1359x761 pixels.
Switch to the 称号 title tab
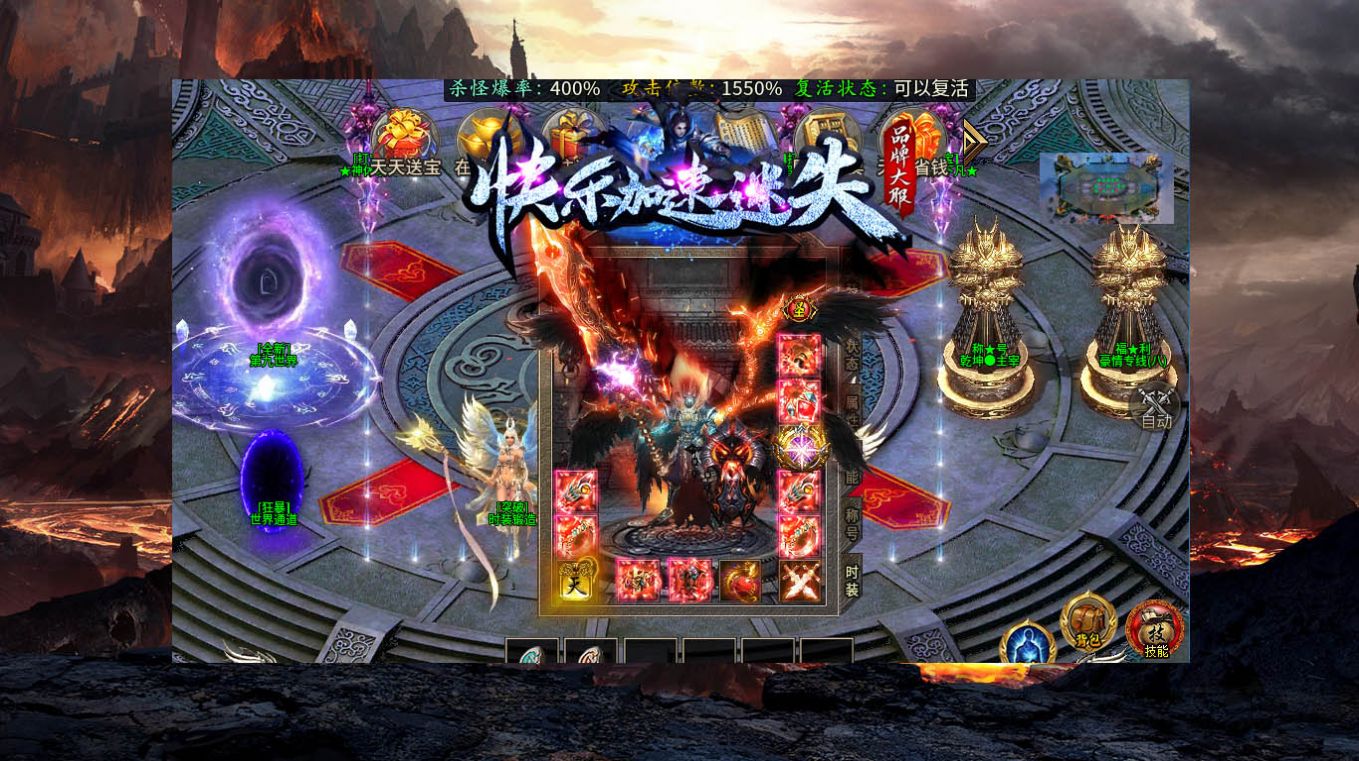[x=851, y=521]
